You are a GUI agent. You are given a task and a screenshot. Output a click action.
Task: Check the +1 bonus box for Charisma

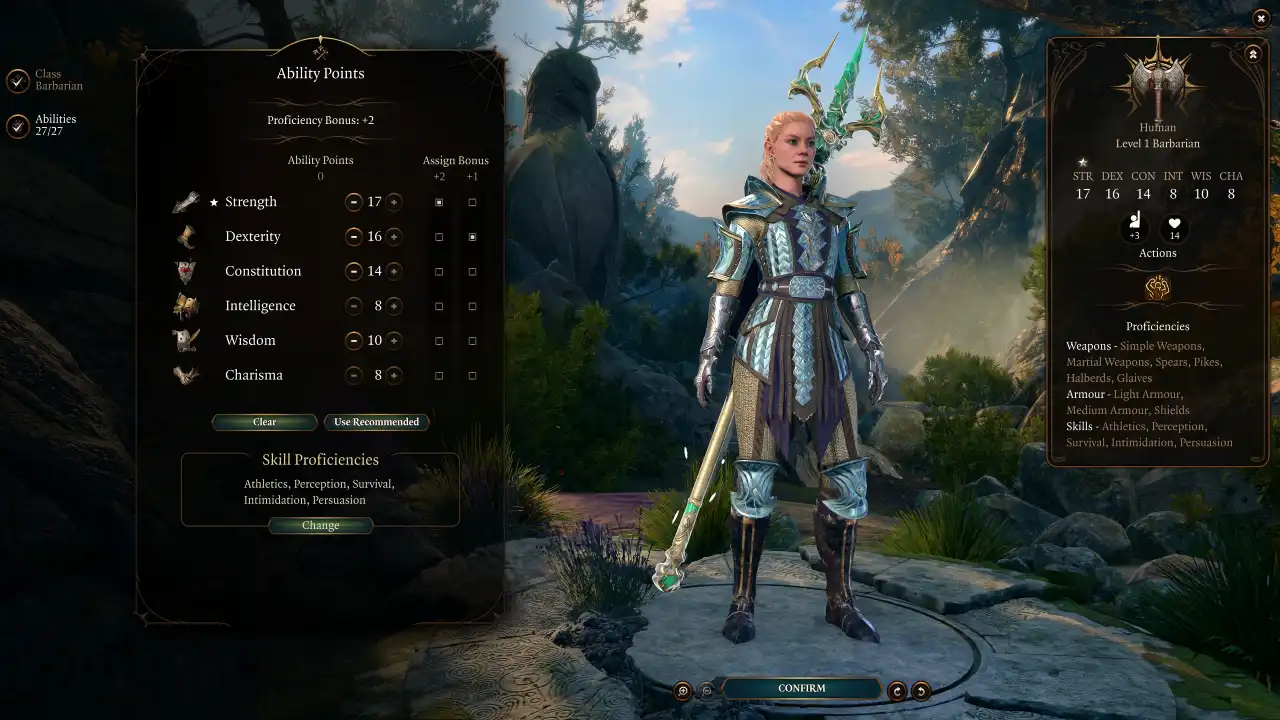pyautogui.click(x=472, y=375)
